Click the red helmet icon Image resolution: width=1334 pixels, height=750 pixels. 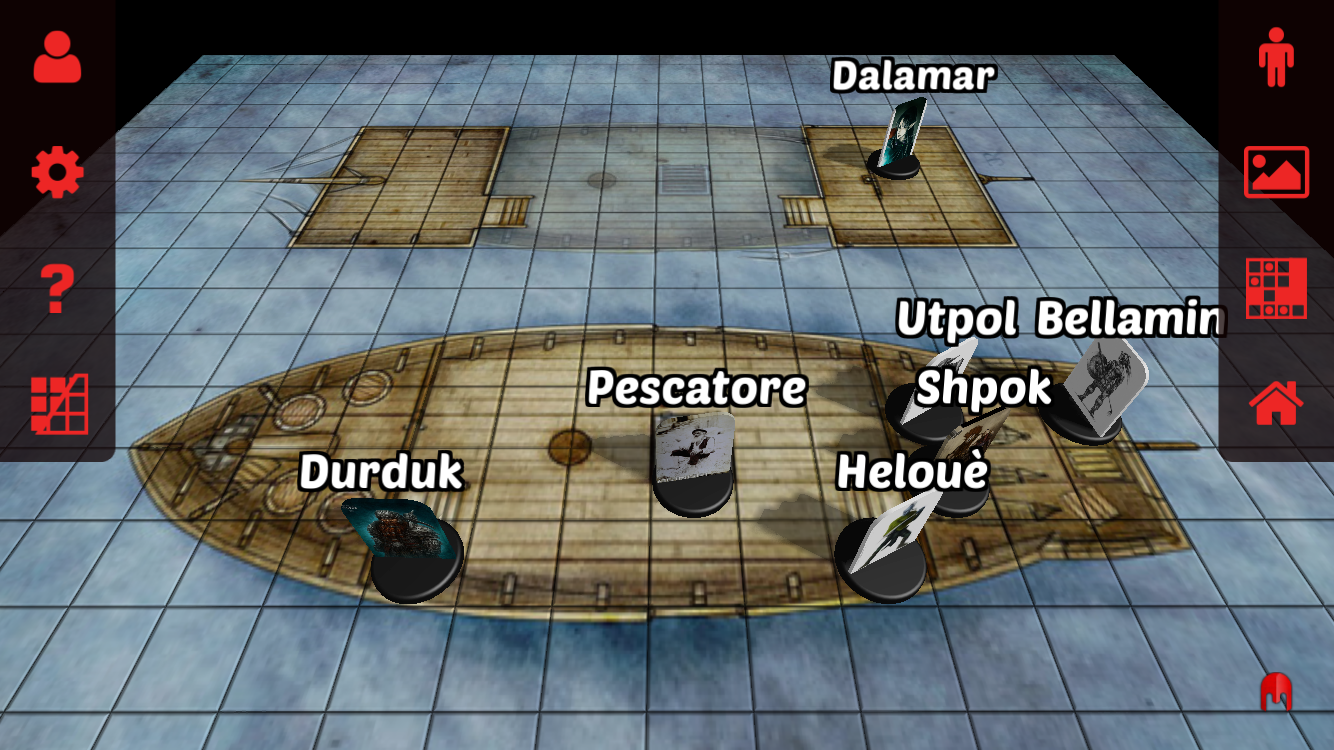tap(1277, 692)
